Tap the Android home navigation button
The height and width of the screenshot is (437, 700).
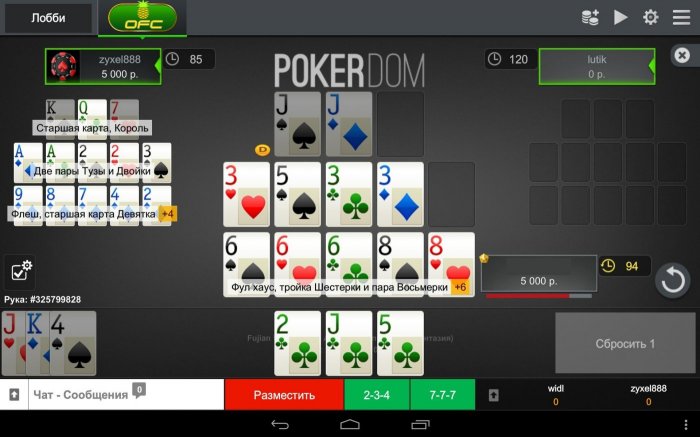point(349,425)
